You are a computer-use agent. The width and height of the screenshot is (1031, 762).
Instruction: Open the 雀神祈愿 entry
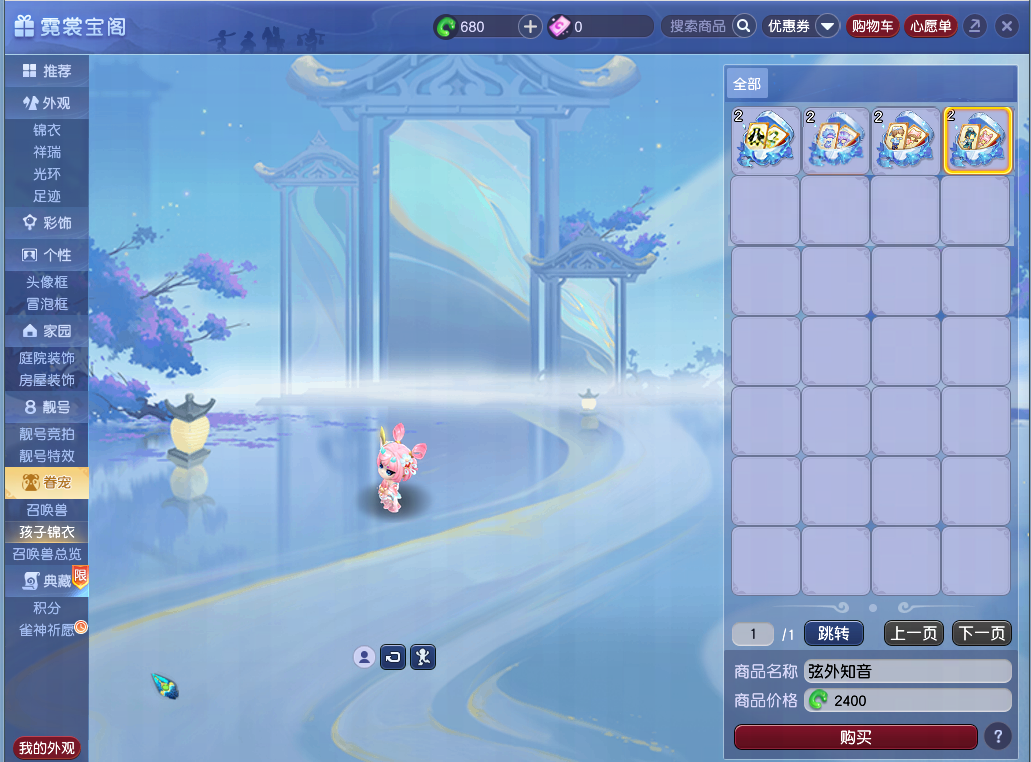click(47, 630)
